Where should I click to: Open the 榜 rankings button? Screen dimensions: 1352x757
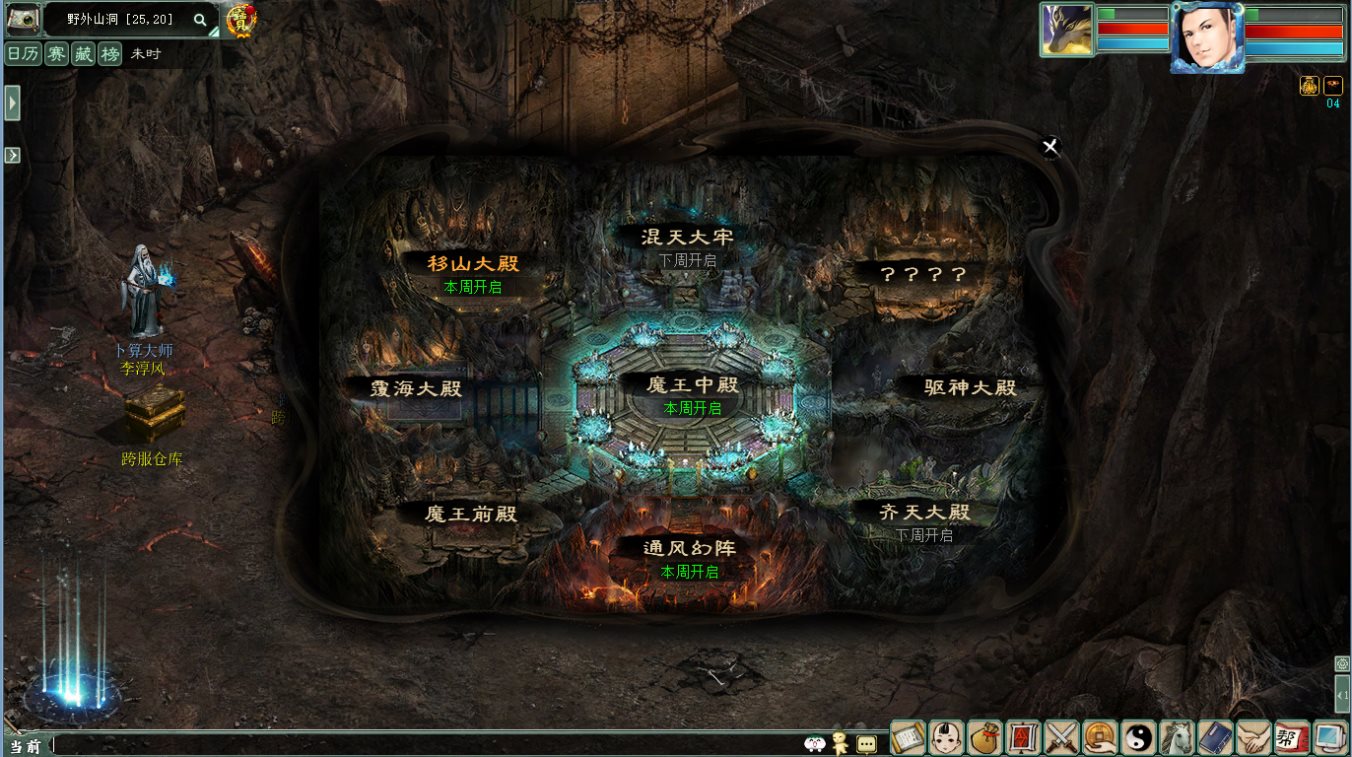[109, 54]
